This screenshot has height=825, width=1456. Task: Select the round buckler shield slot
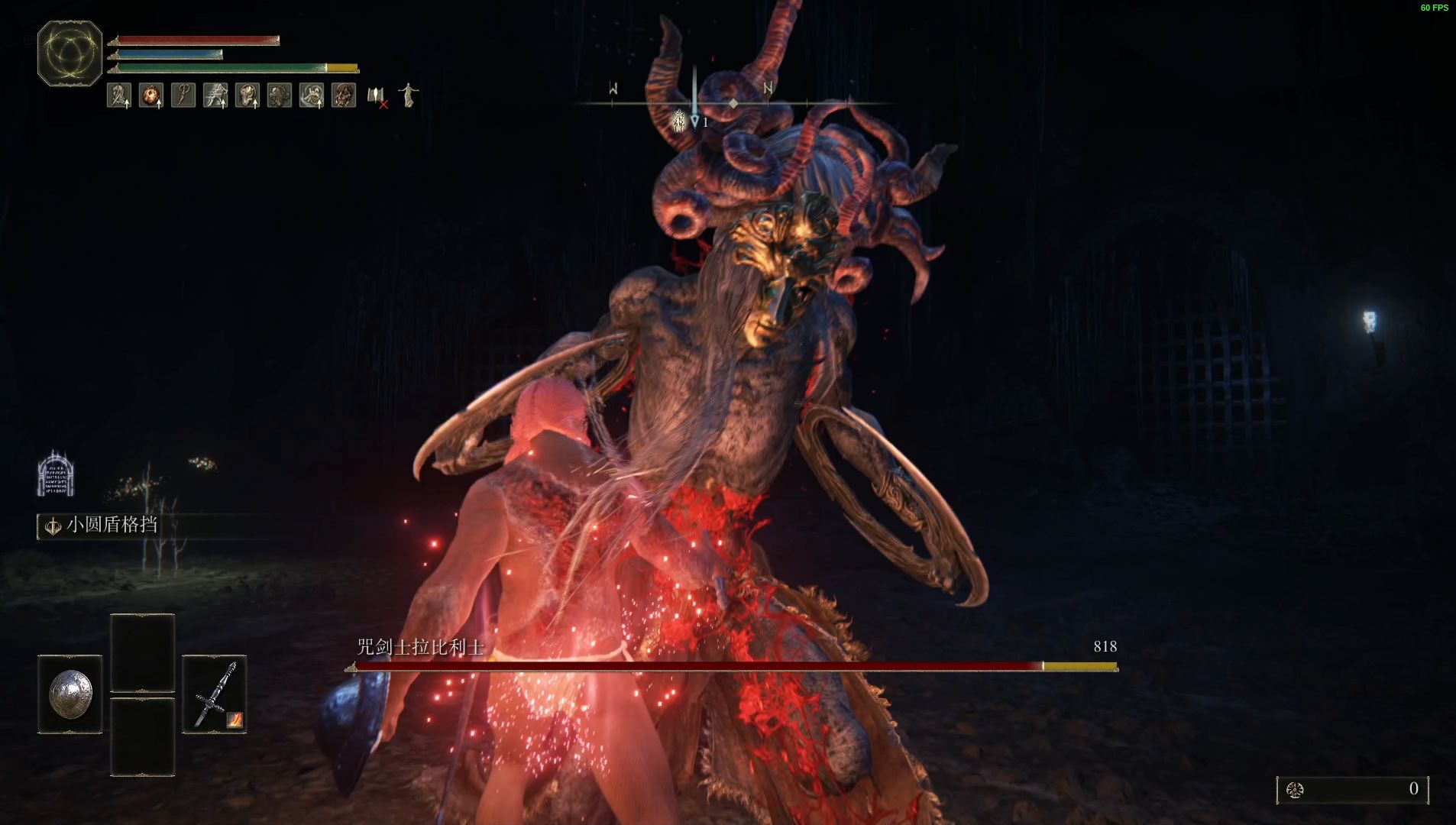(70, 694)
